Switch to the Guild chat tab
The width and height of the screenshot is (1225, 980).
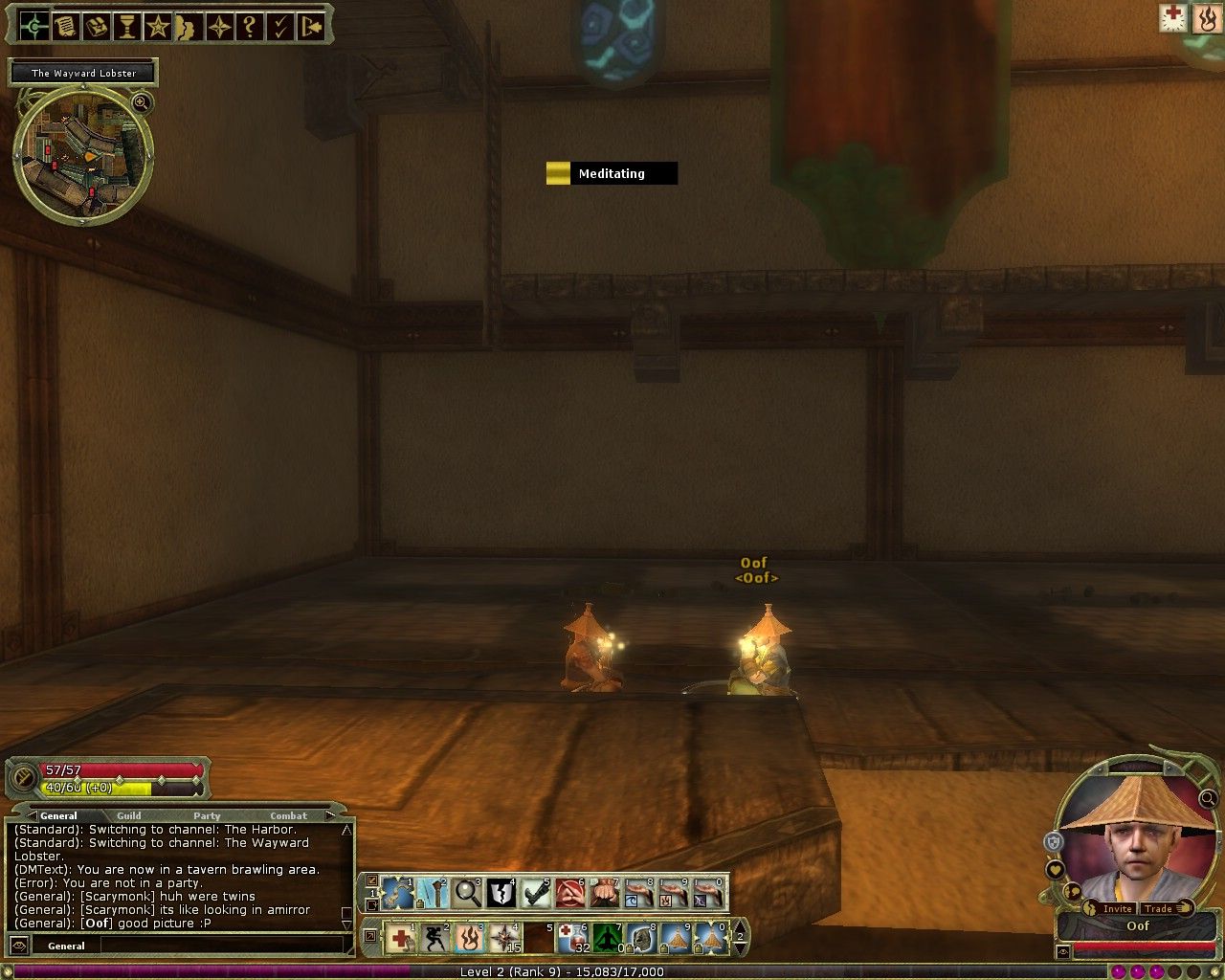[129, 816]
